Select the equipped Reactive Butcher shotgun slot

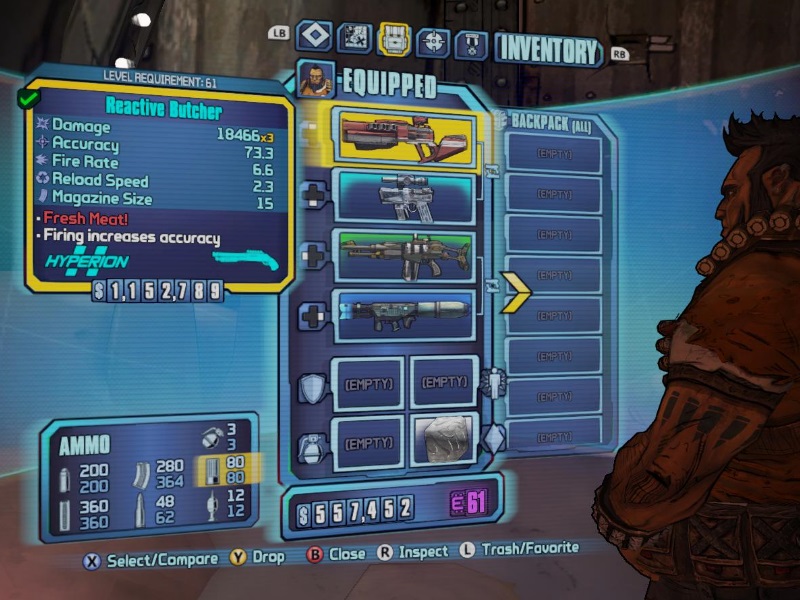406,136
